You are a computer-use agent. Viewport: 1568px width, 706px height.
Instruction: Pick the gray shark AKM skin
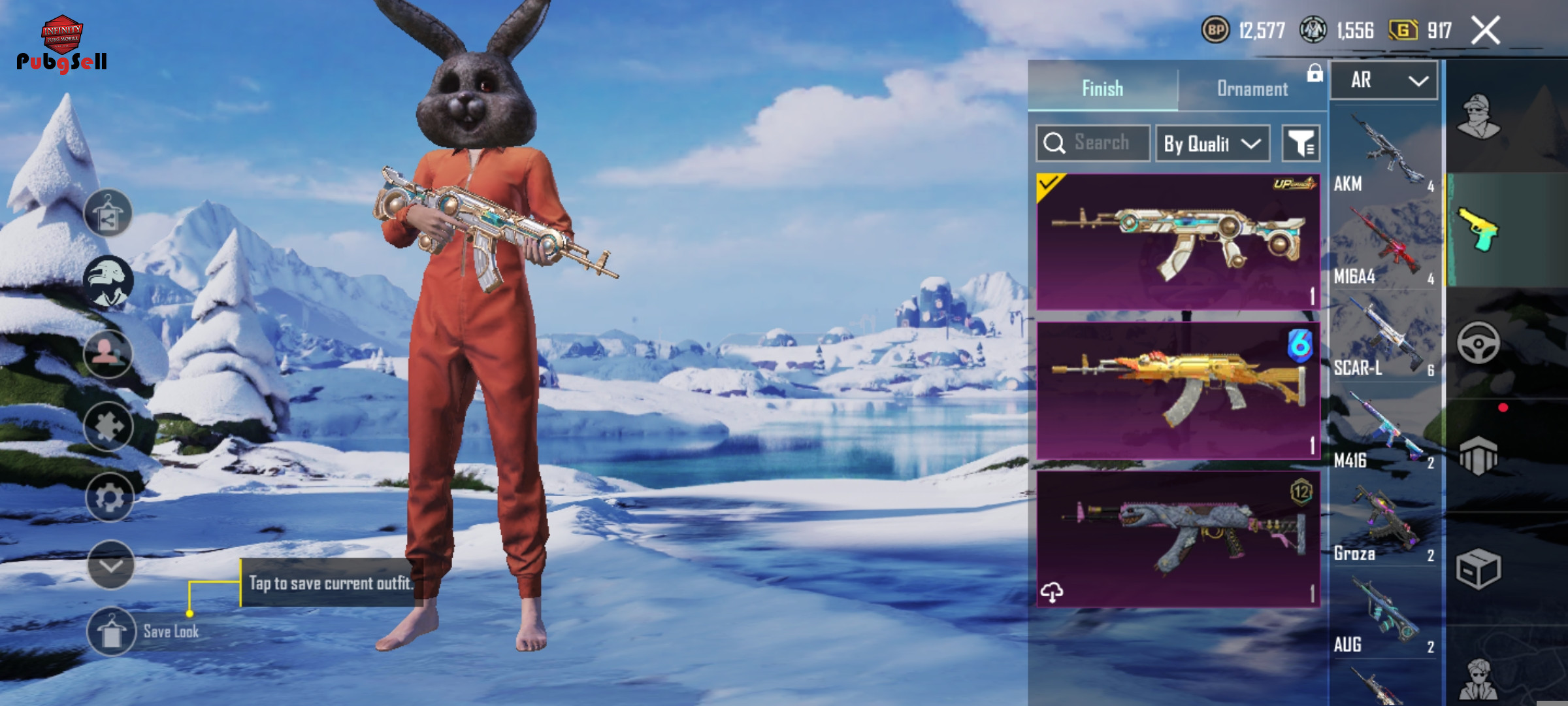pyautogui.click(x=1177, y=539)
